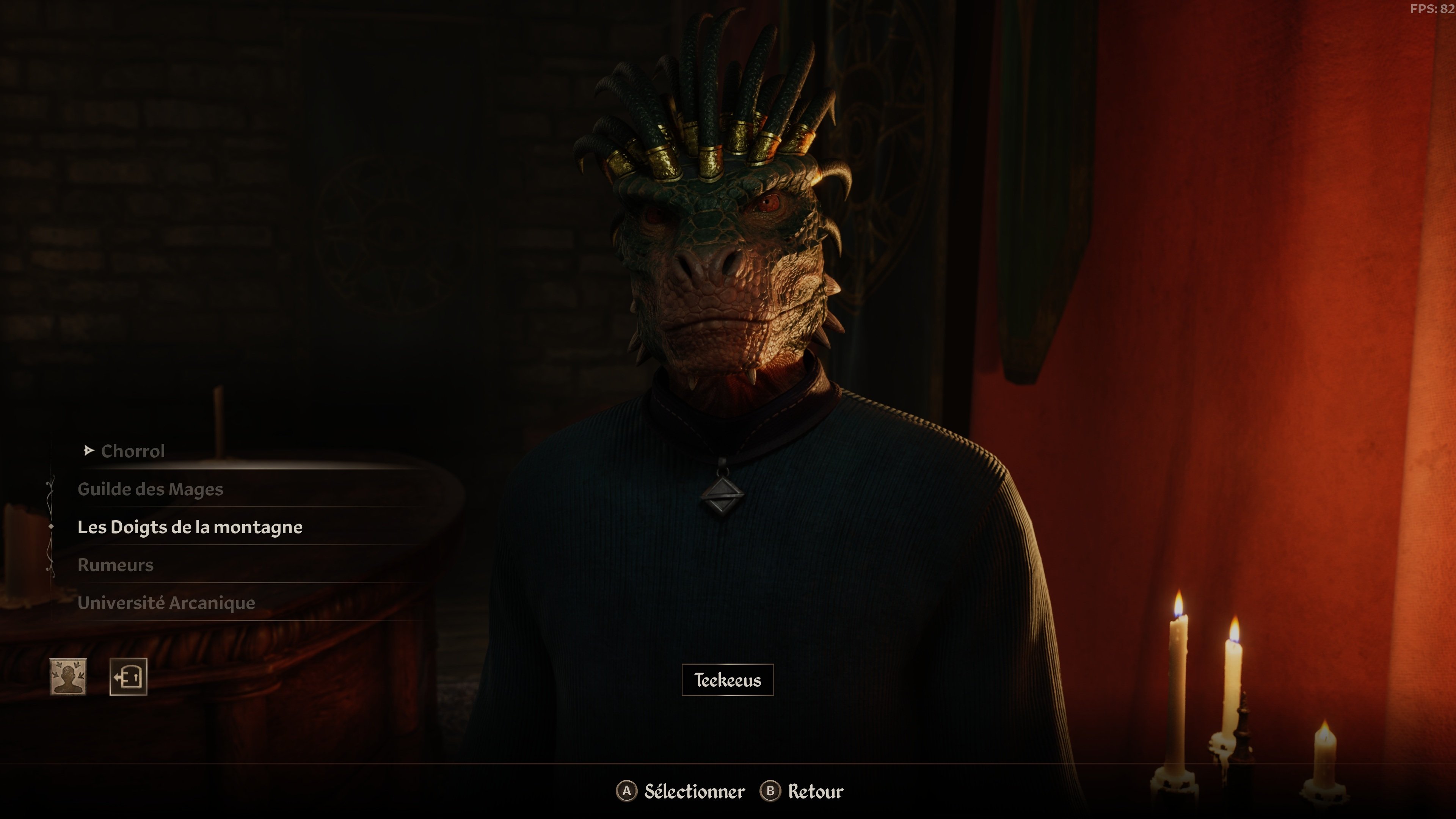Screen dimensions: 1456x819
Task: Choose the Les Doigts de la montagne topic
Action: (x=190, y=527)
